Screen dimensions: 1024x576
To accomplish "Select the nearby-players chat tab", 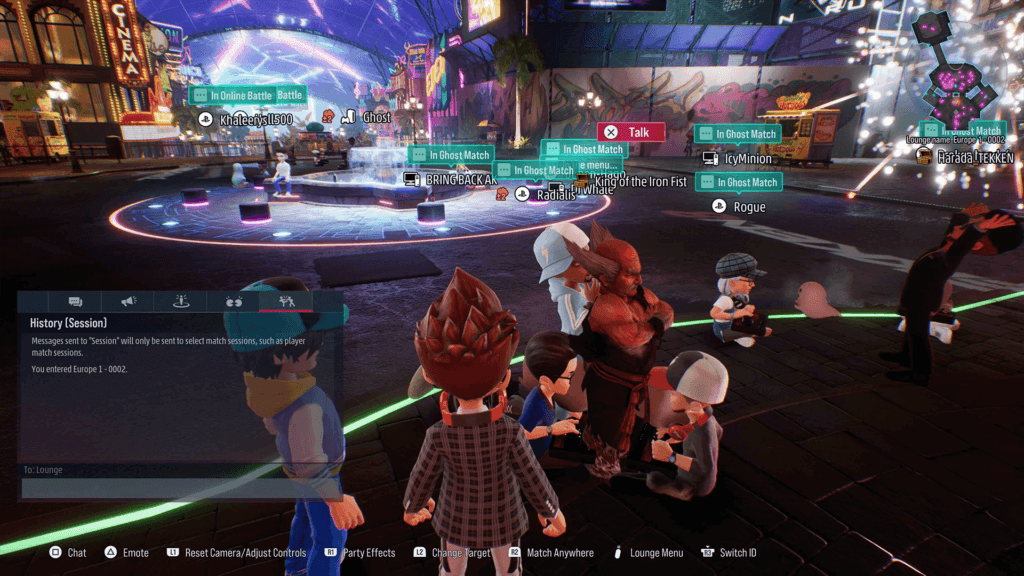I will click(182, 301).
